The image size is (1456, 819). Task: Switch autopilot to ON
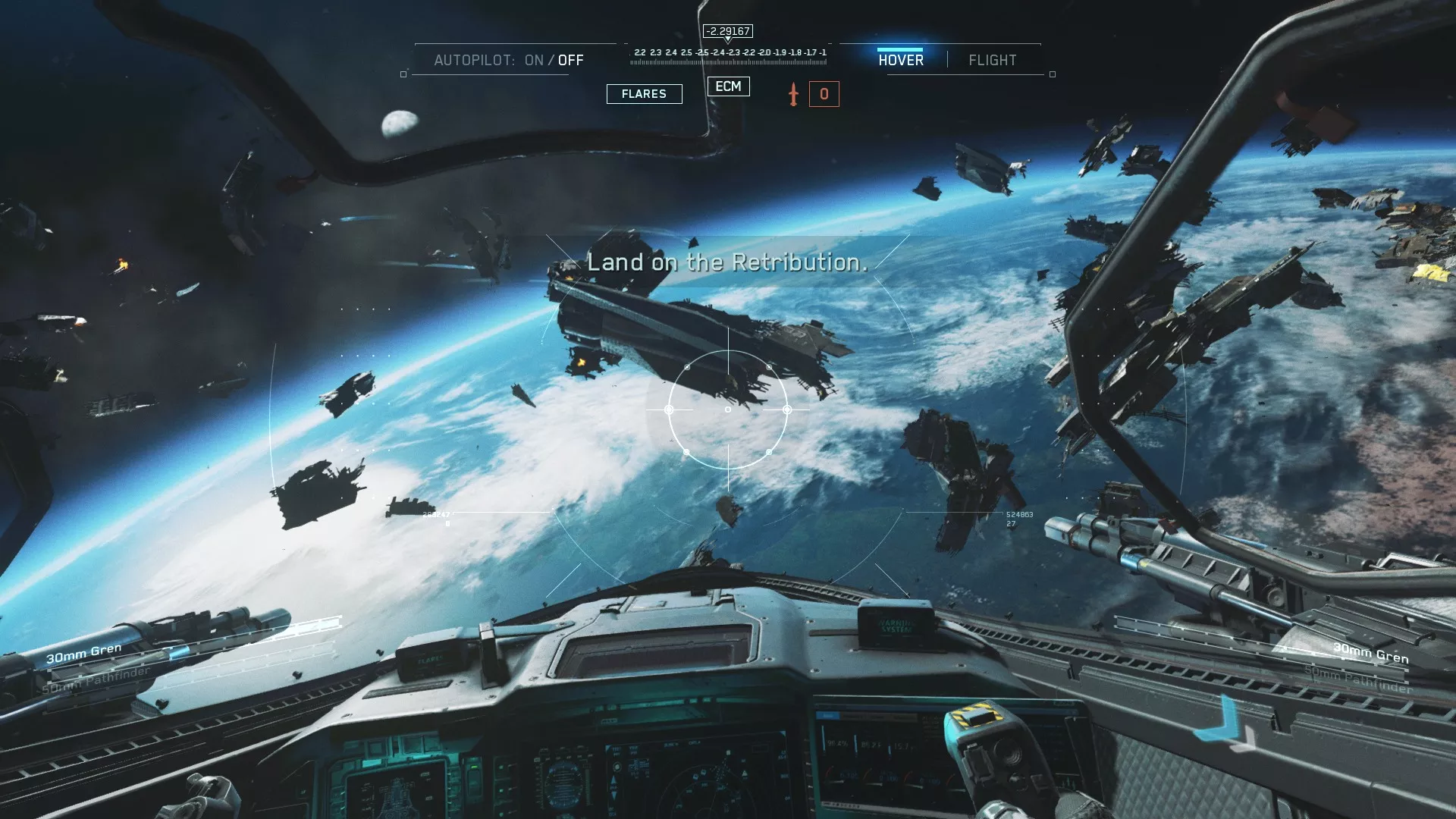[534, 60]
